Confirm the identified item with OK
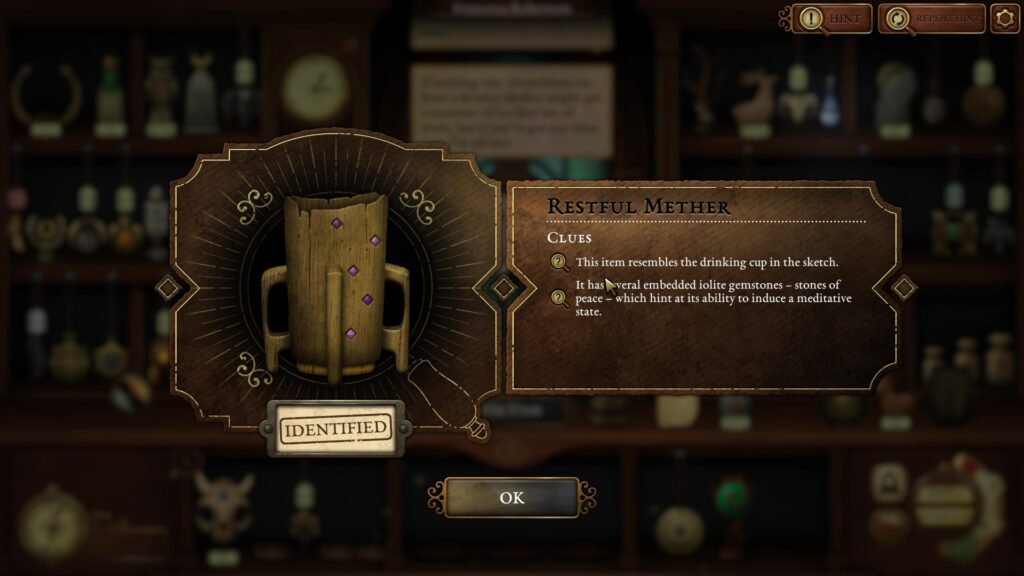The width and height of the screenshot is (1024, 576). 511,497
